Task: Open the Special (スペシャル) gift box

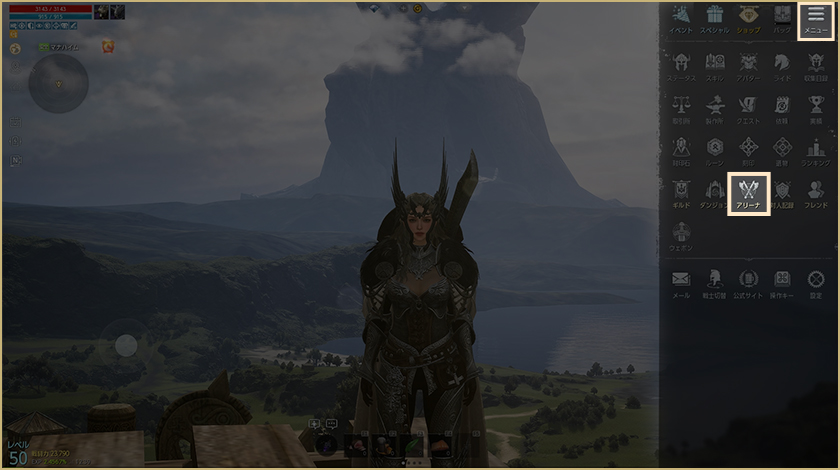Action: point(714,19)
